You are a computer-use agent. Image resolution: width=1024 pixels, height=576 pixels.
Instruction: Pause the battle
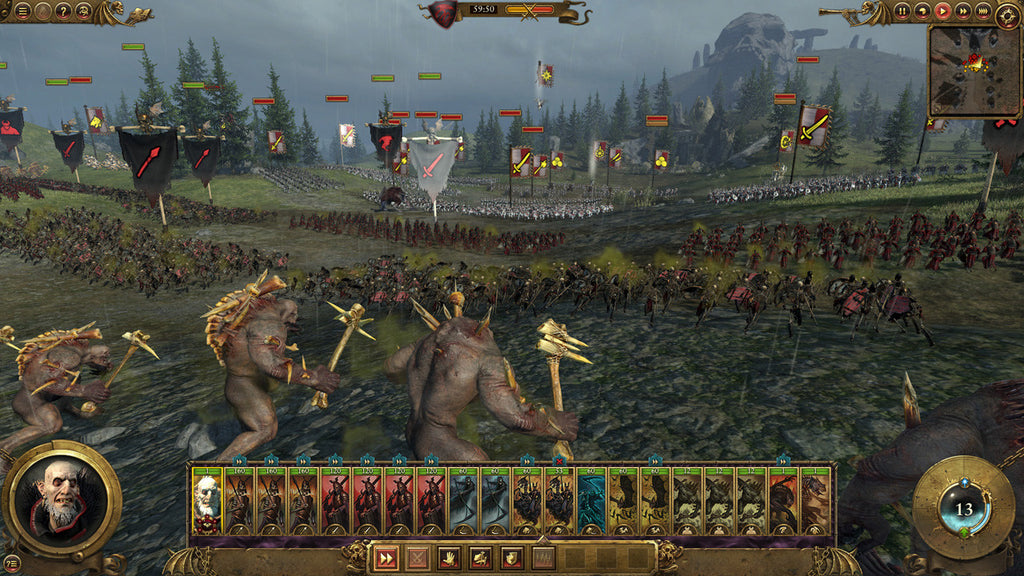[x=903, y=11]
